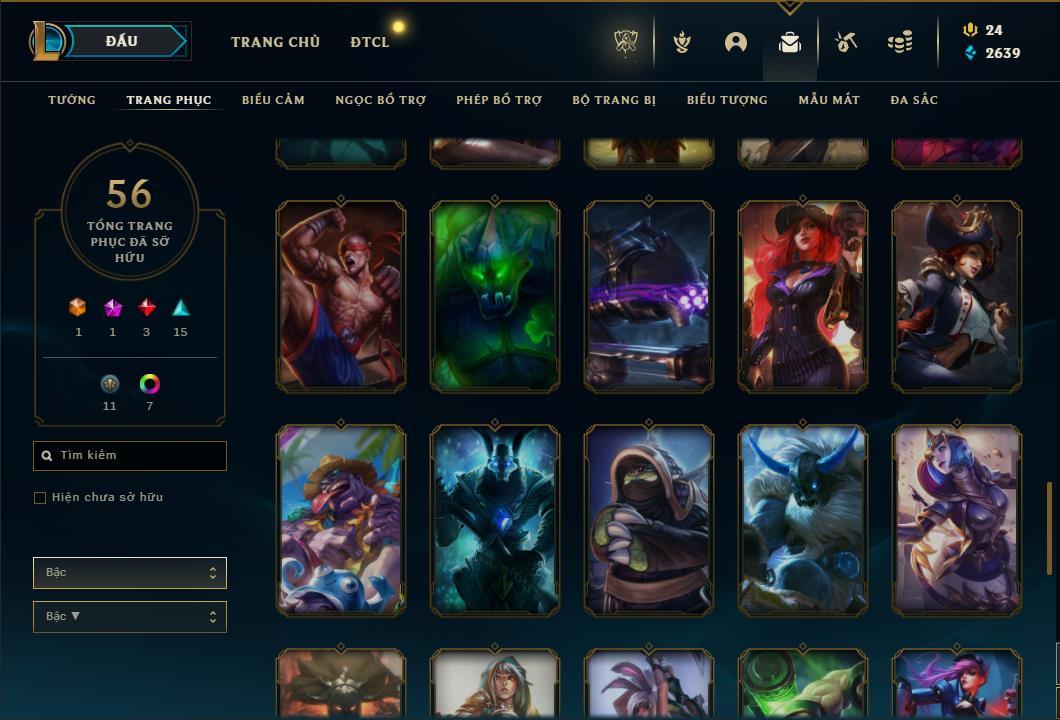Open the profile icon in top bar
Viewport: 1060px width, 720px height.
coord(736,42)
